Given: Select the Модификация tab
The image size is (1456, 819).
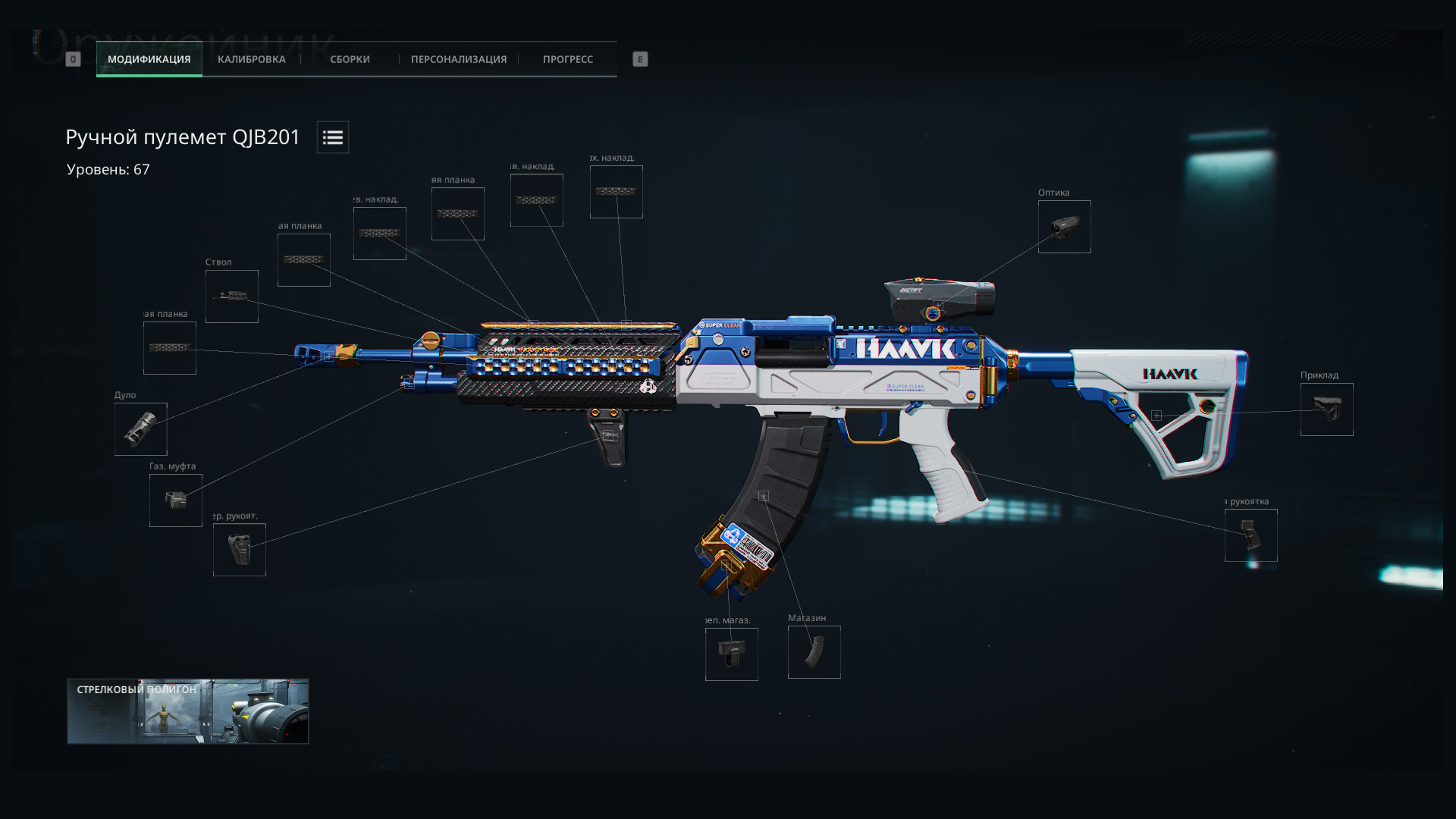Looking at the screenshot, I should coord(149,59).
